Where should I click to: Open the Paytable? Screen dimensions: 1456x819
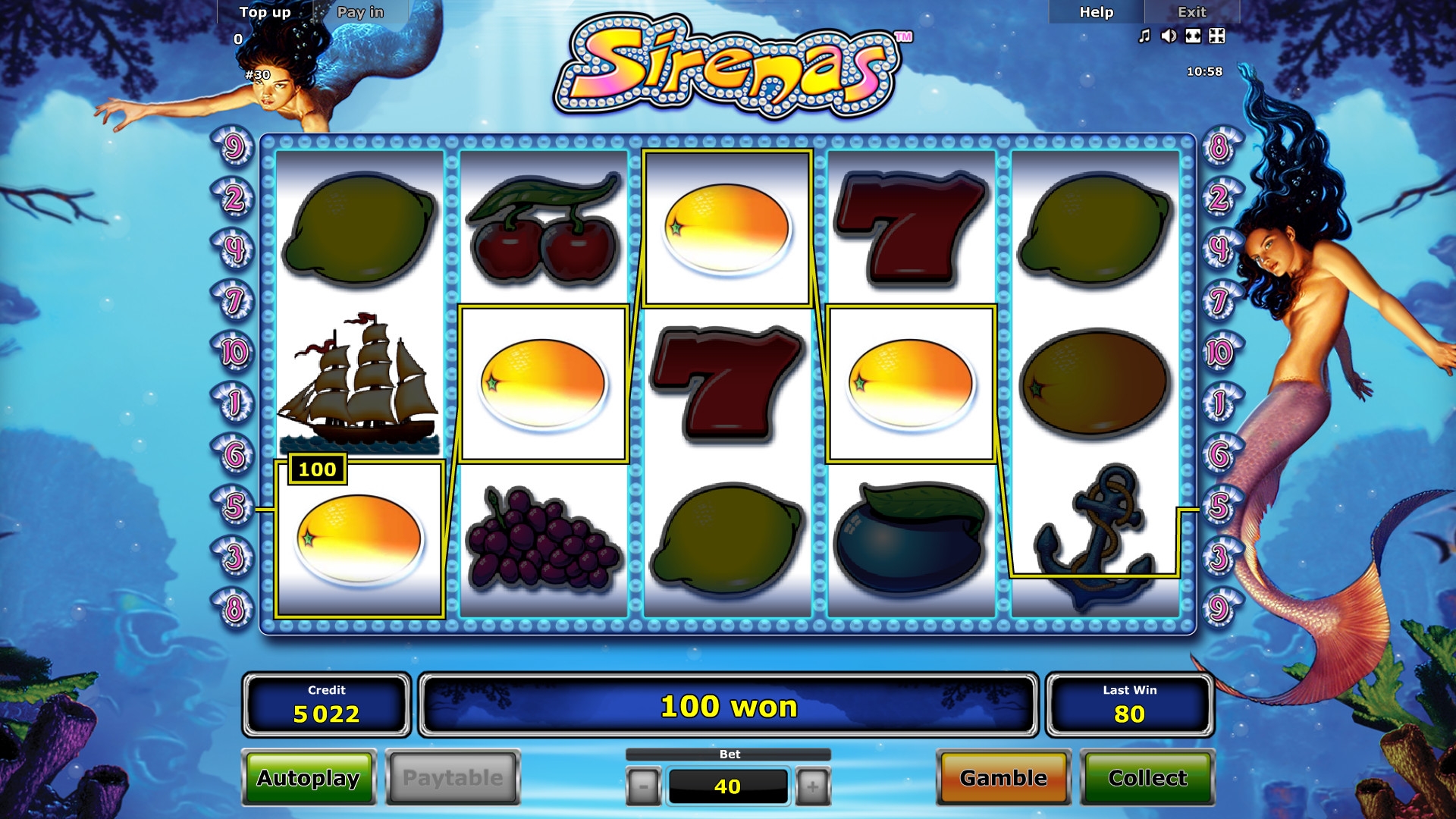(x=453, y=777)
